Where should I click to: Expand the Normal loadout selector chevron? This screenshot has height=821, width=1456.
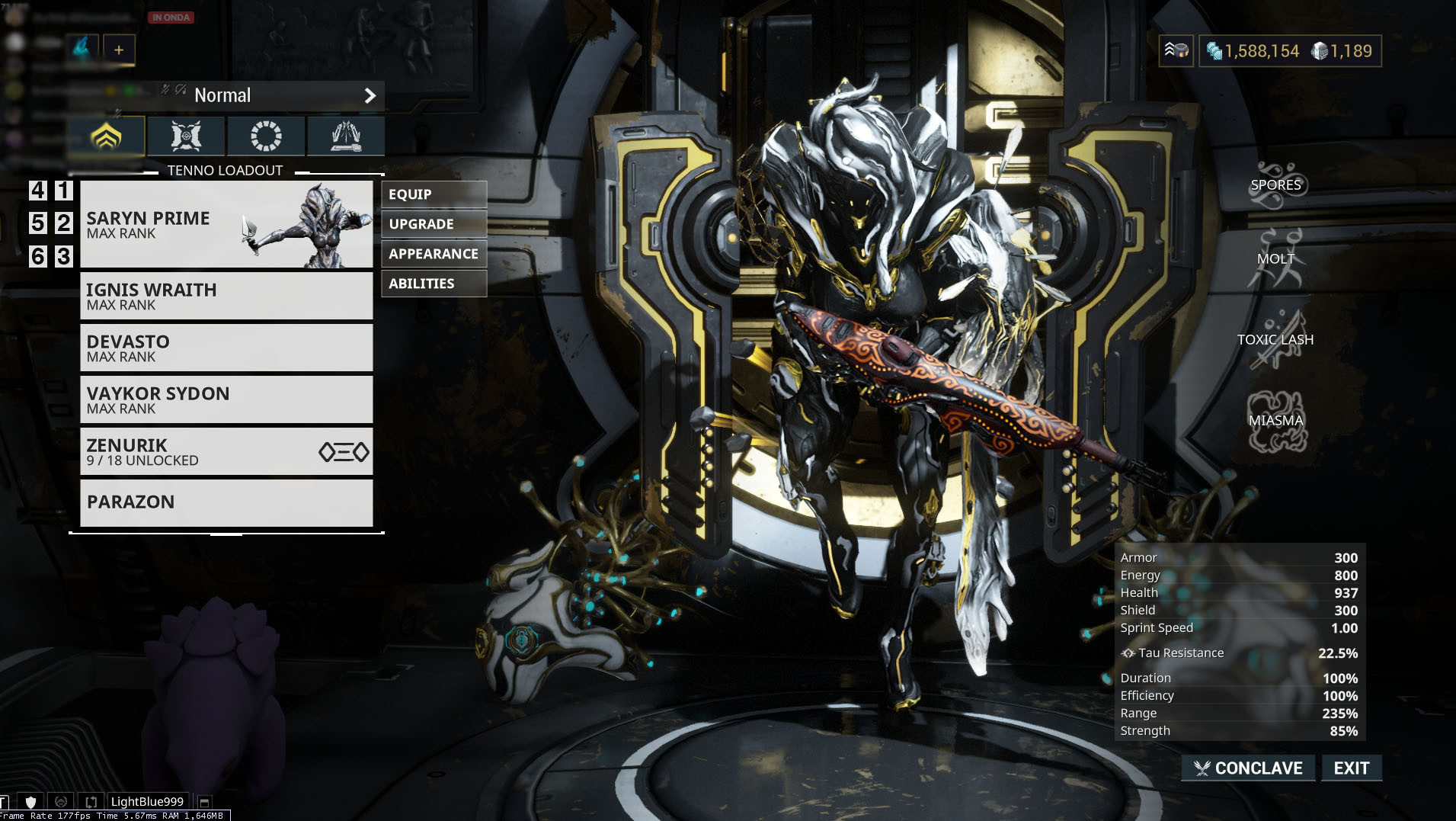(x=371, y=95)
